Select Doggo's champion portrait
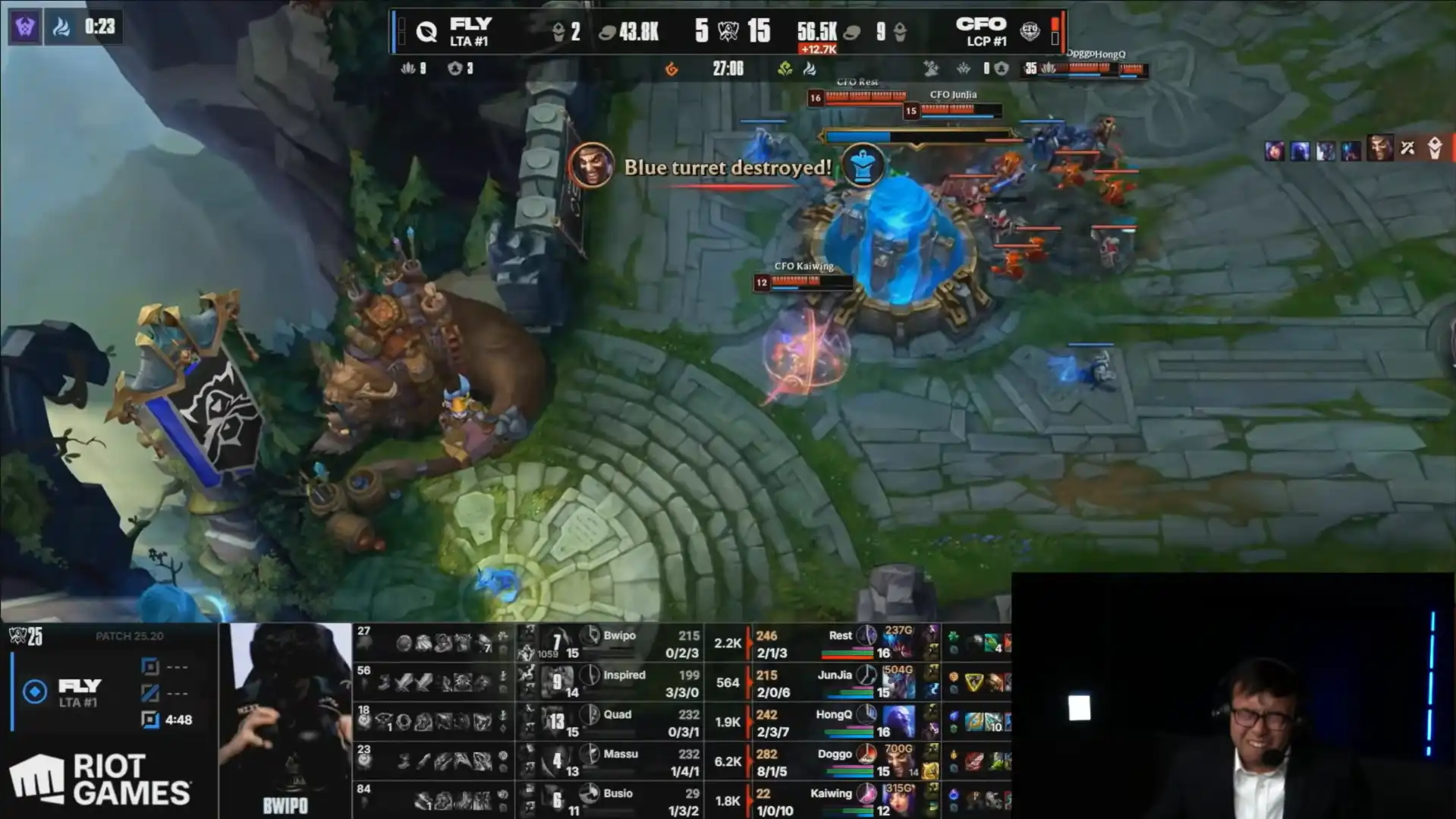 click(x=899, y=761)
